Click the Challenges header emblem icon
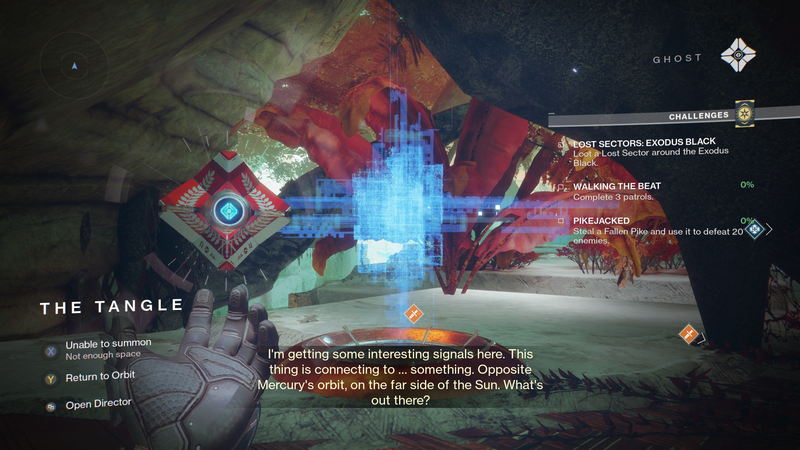The image size is (800, 450). 745,113
